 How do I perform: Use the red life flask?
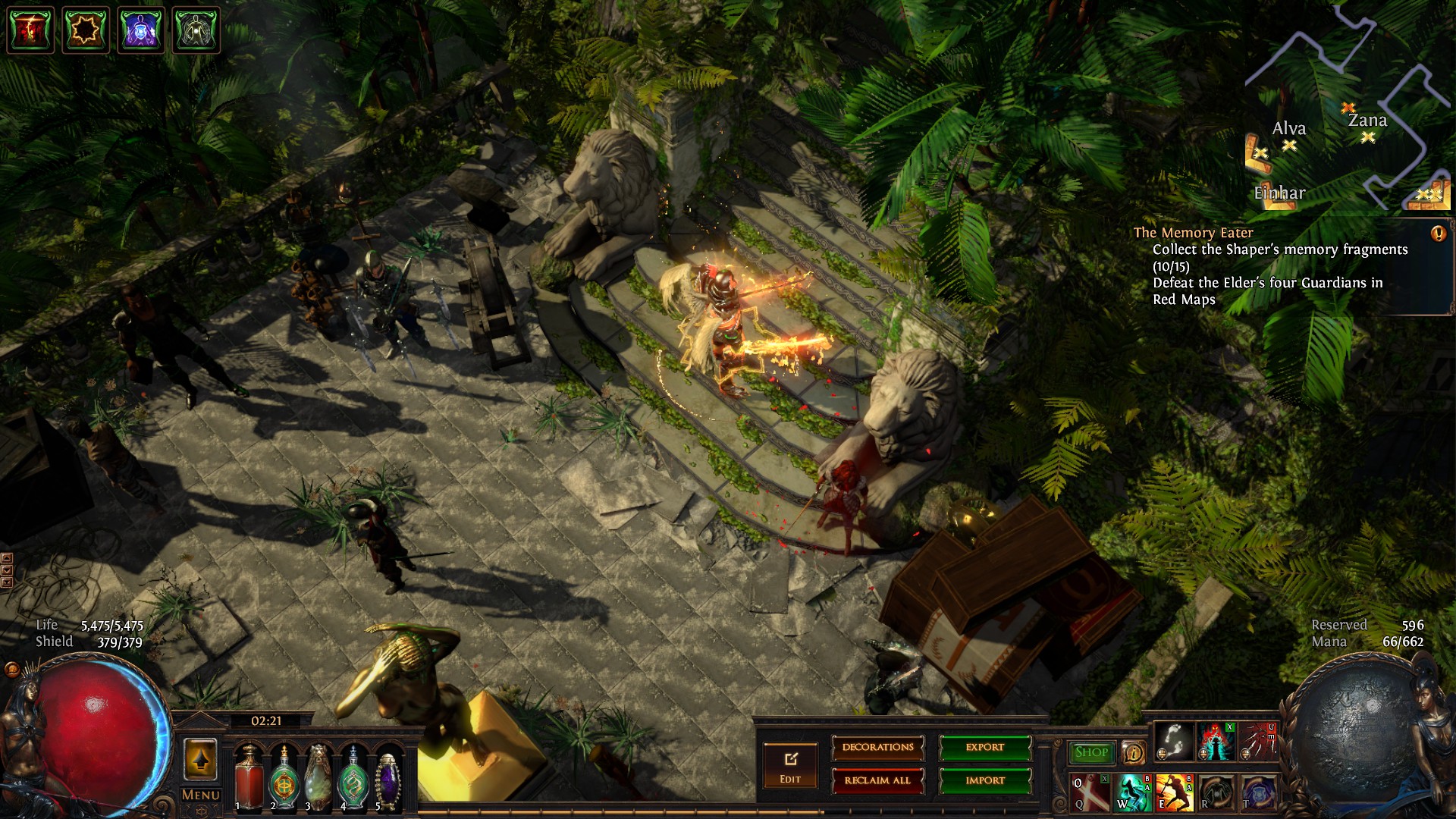pyautogui.click(x=248, y=777)
